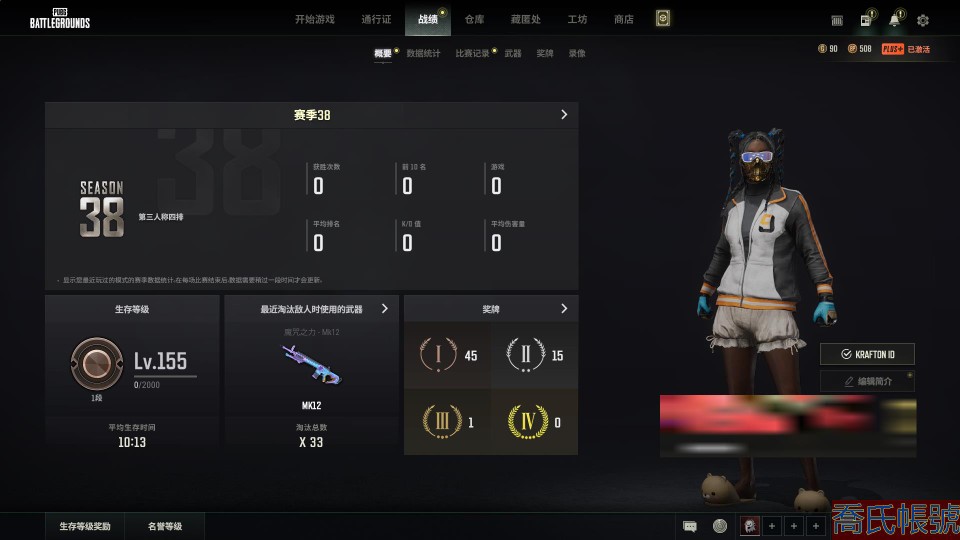Visit the 商店 (Store) tab
The height and width of the screenshot is (540, 960).
pos(623,19)
